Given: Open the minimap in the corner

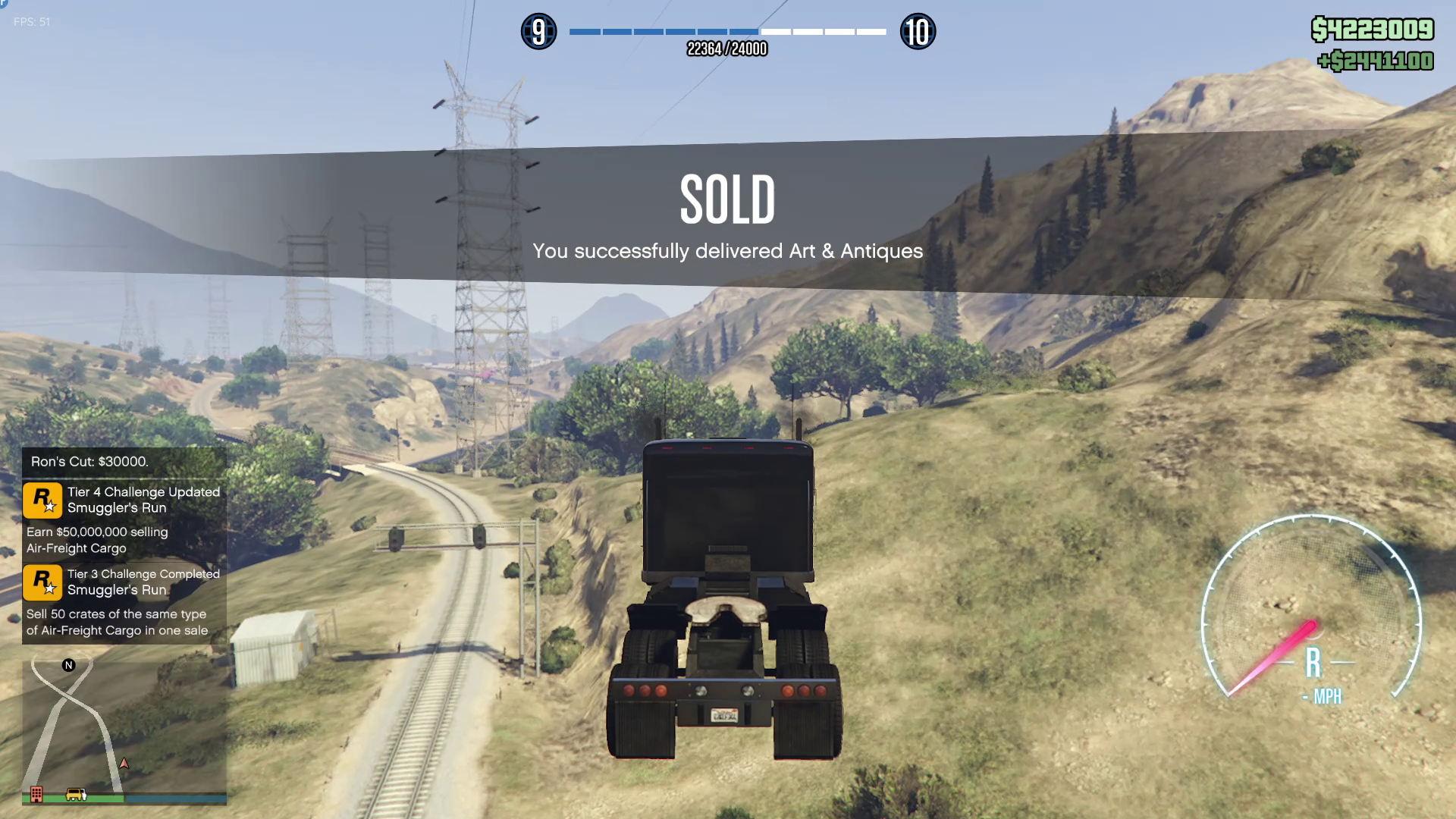Looking at the screenshot, I should click(x=124, y=726).
